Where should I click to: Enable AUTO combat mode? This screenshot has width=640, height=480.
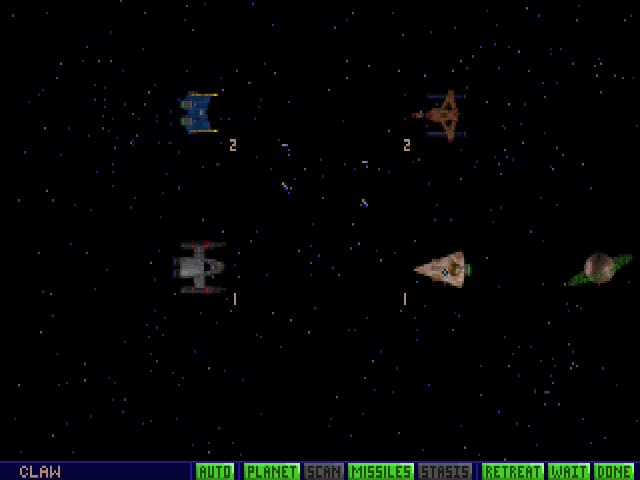pos(215,471)
